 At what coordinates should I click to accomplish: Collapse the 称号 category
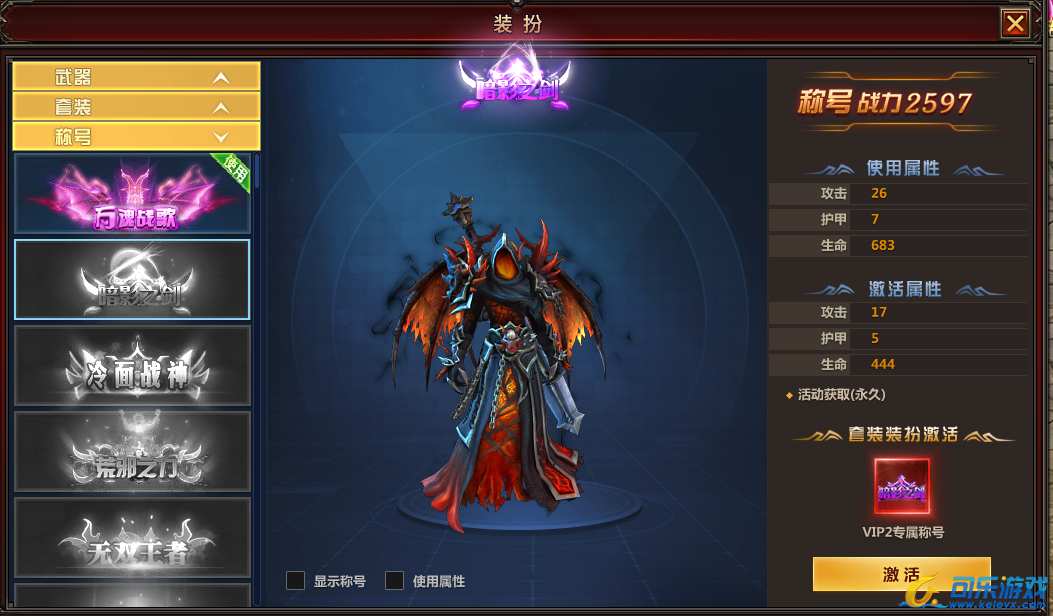point(136,137)
